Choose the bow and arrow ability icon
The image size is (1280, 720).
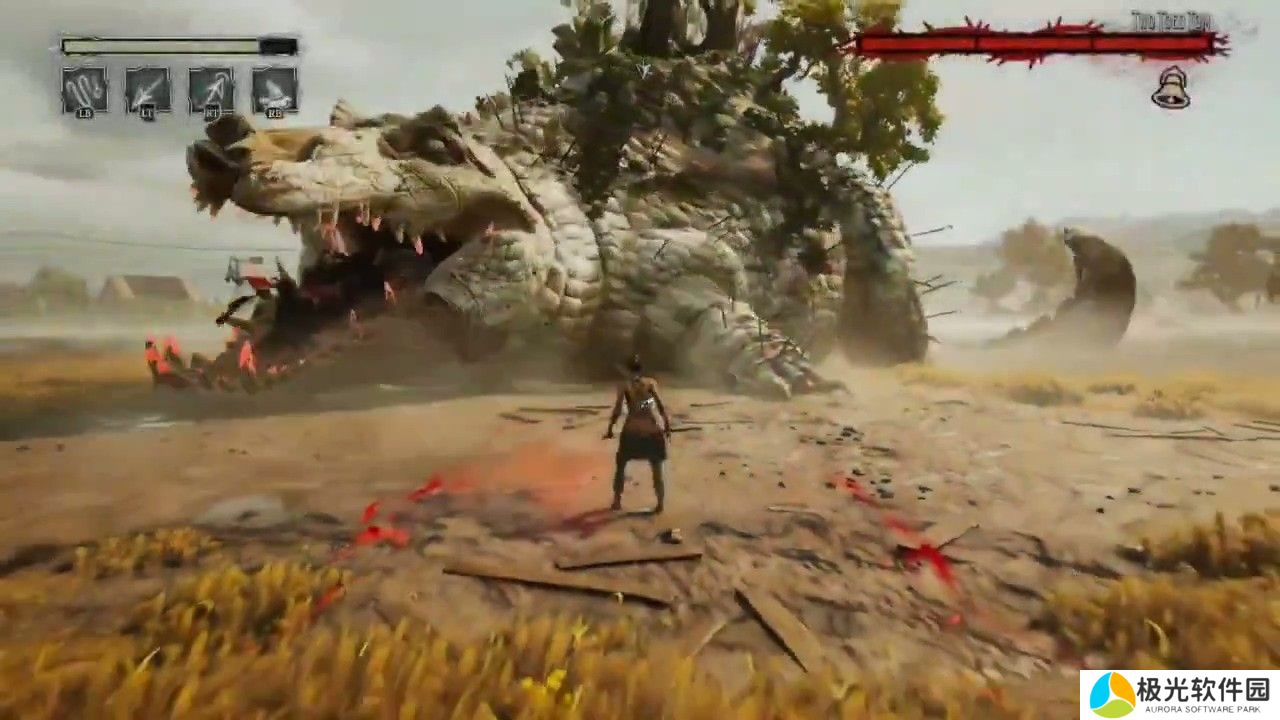pyautogui.click(x=211, y=90)
